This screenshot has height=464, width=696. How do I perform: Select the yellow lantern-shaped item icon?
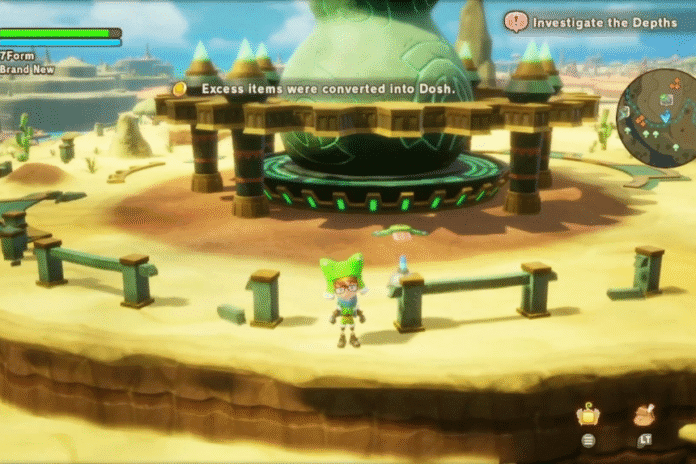[588, 415]
